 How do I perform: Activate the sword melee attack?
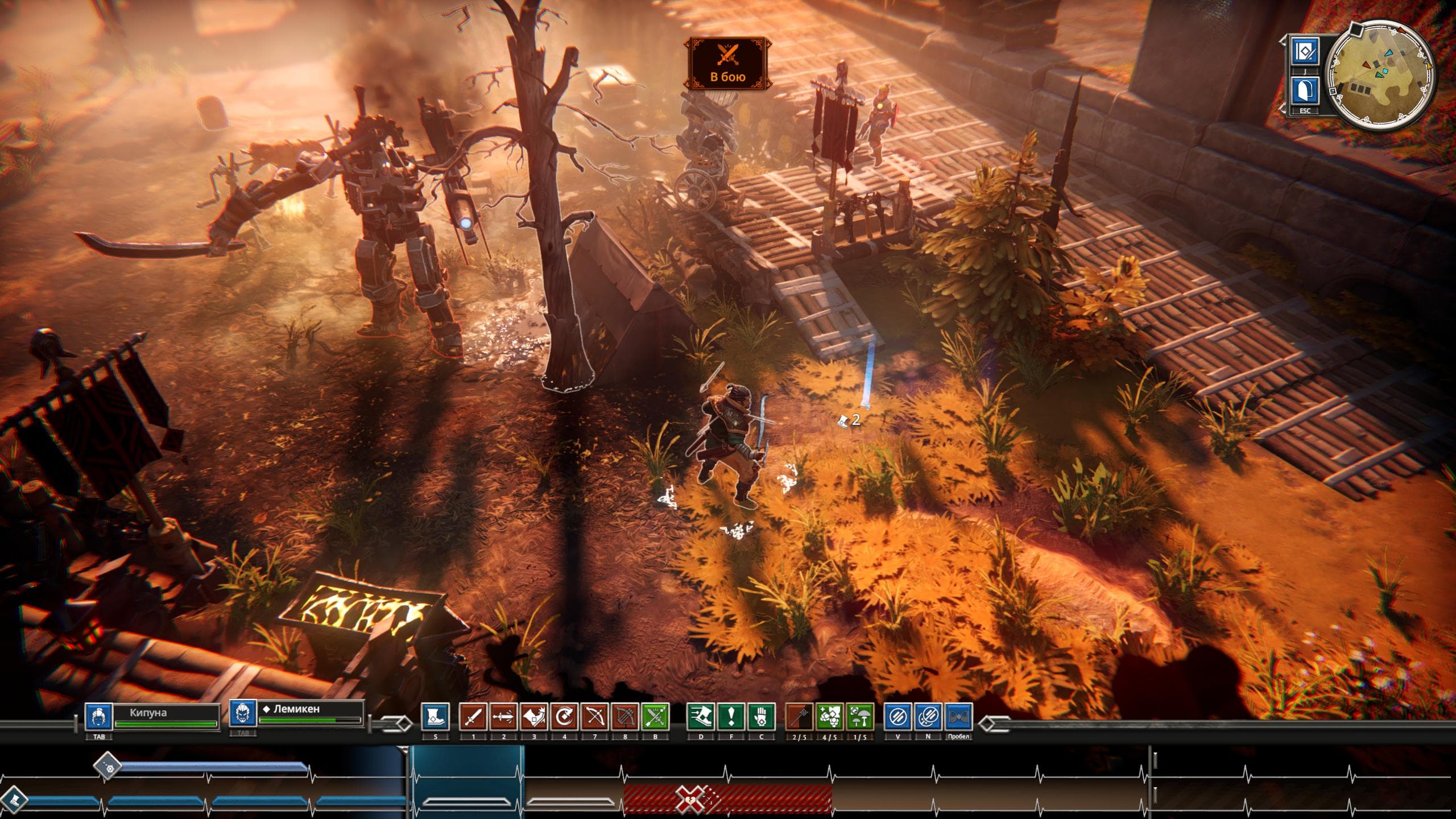(473, 717)
